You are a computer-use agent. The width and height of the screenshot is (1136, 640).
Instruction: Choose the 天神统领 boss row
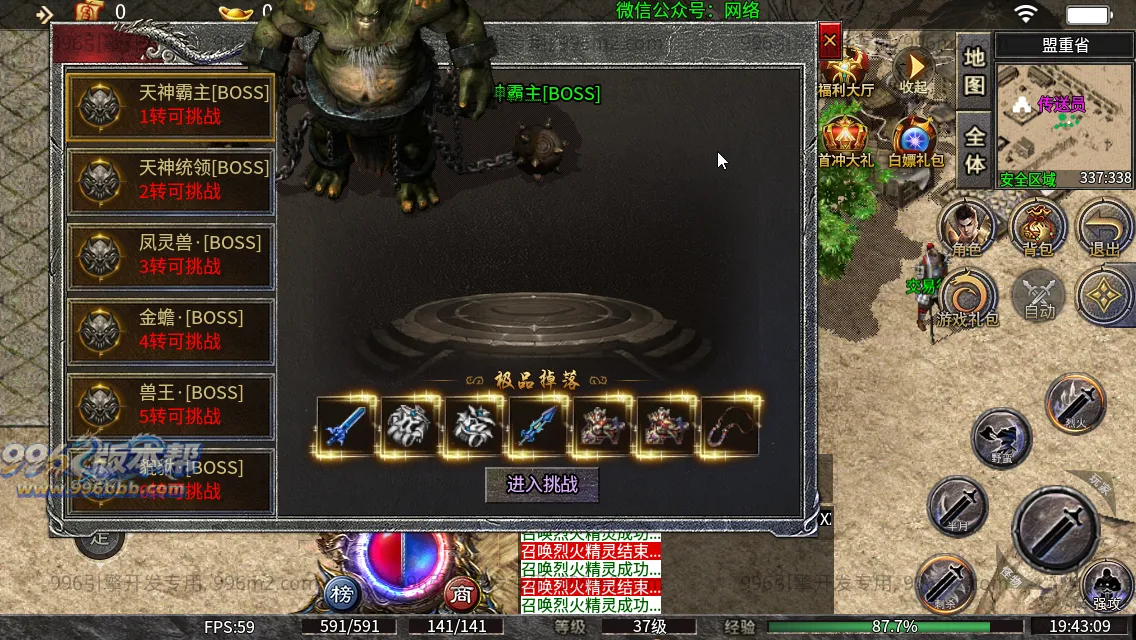click(x=170, y=180)
